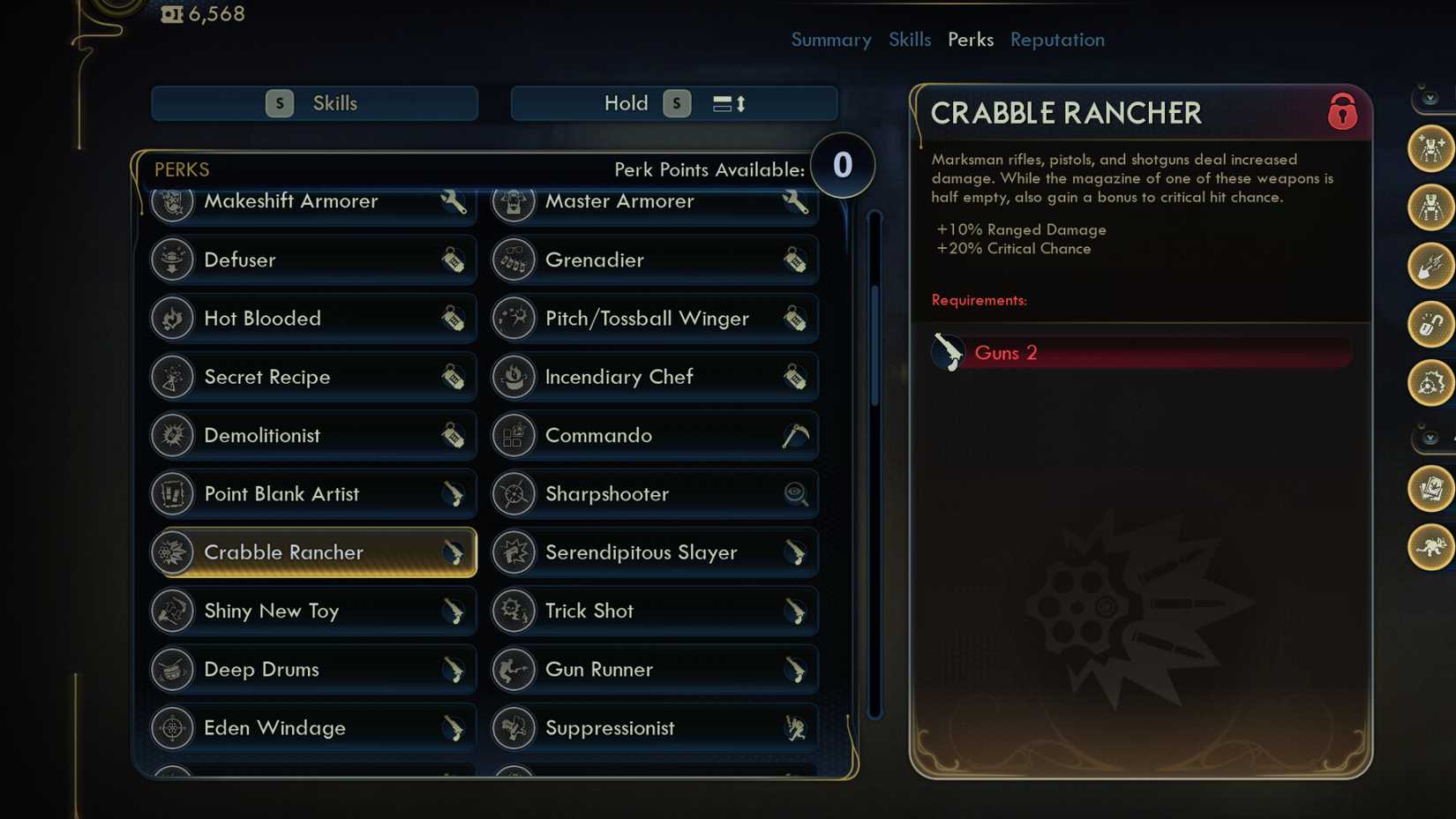Click the Incendiary Chef flame icon
The height and width of the screenshot is (819, 1456).
(x=513, y=377)
